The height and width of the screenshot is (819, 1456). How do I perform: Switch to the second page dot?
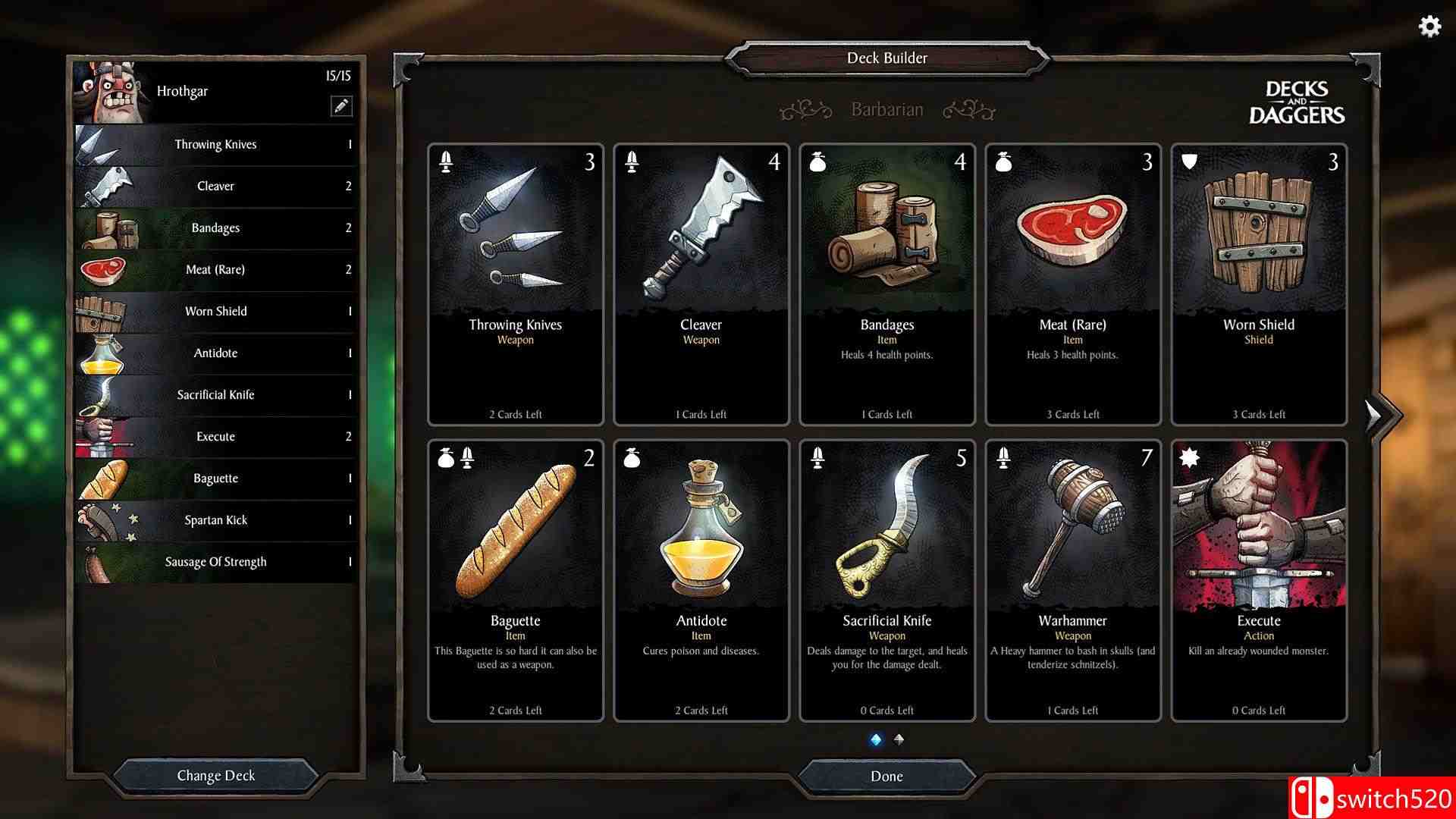click(x=899, y=739)
